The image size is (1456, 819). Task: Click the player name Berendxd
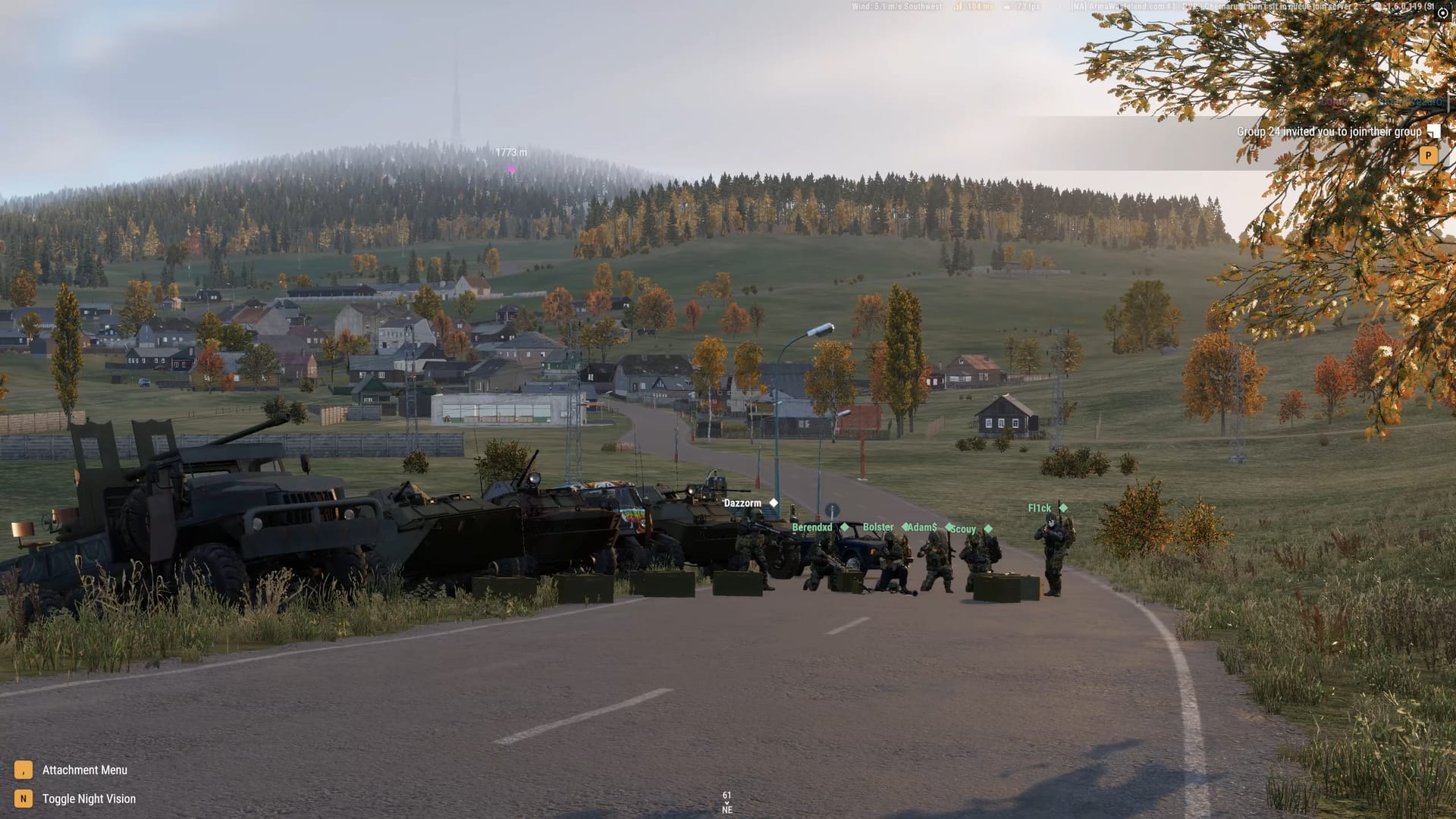(x=811, y=527)
